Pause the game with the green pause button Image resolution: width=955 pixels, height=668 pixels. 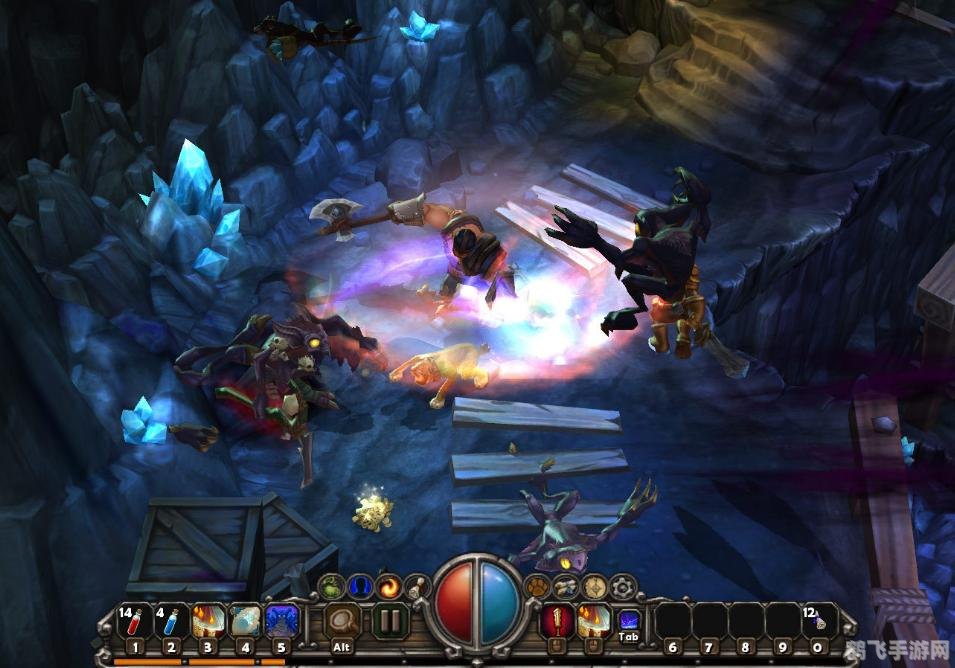pyautogui.click(x=390, y=622)
